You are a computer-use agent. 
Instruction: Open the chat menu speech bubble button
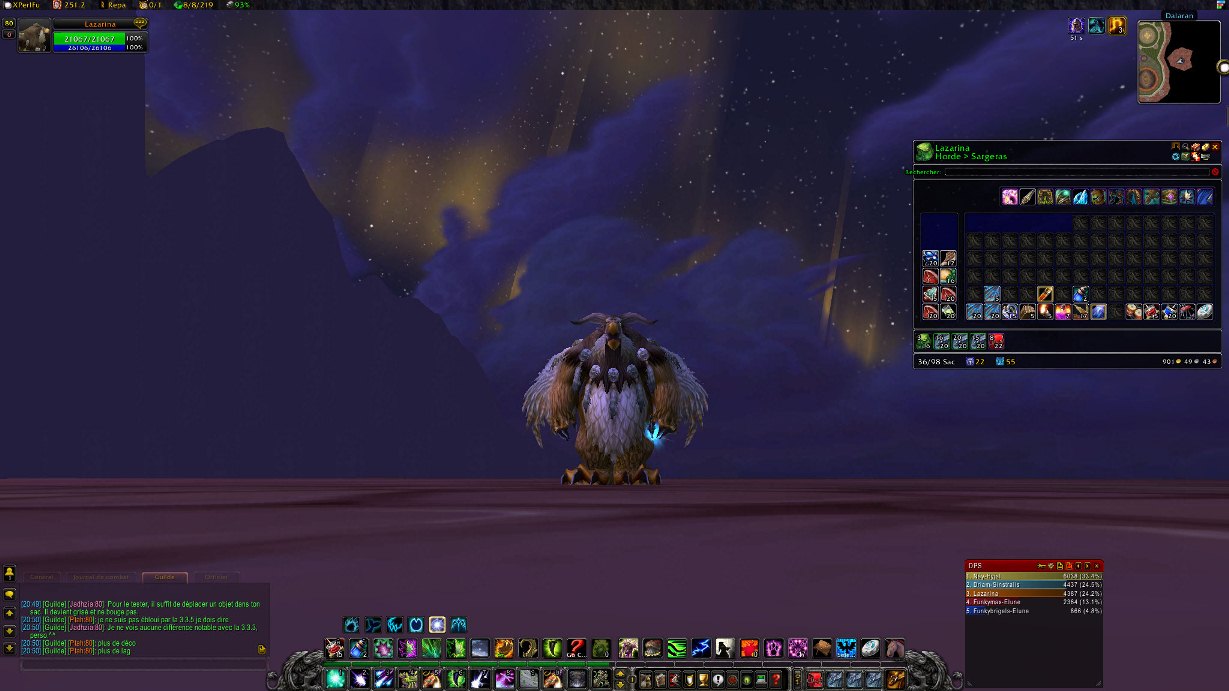9,594
